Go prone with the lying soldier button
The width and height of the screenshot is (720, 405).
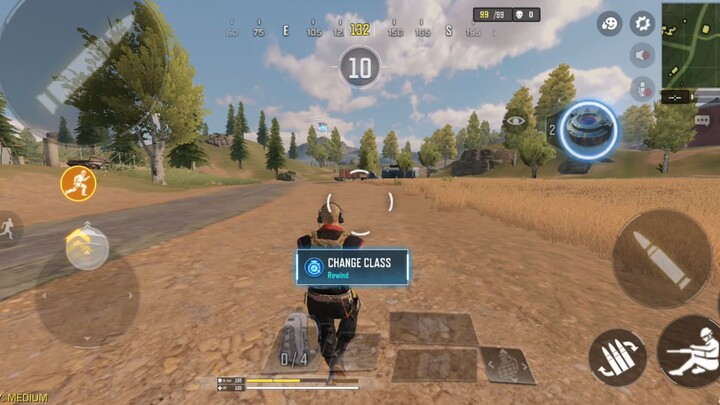tap(690, 351)
